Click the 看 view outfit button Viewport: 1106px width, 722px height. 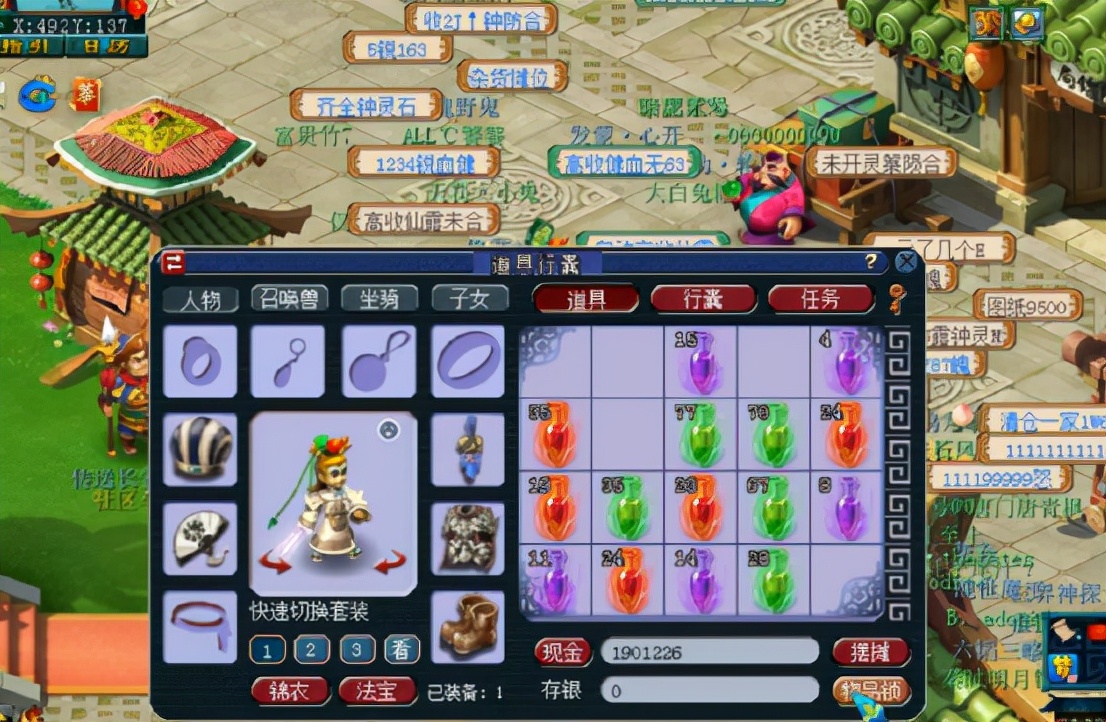coord(402,650)
